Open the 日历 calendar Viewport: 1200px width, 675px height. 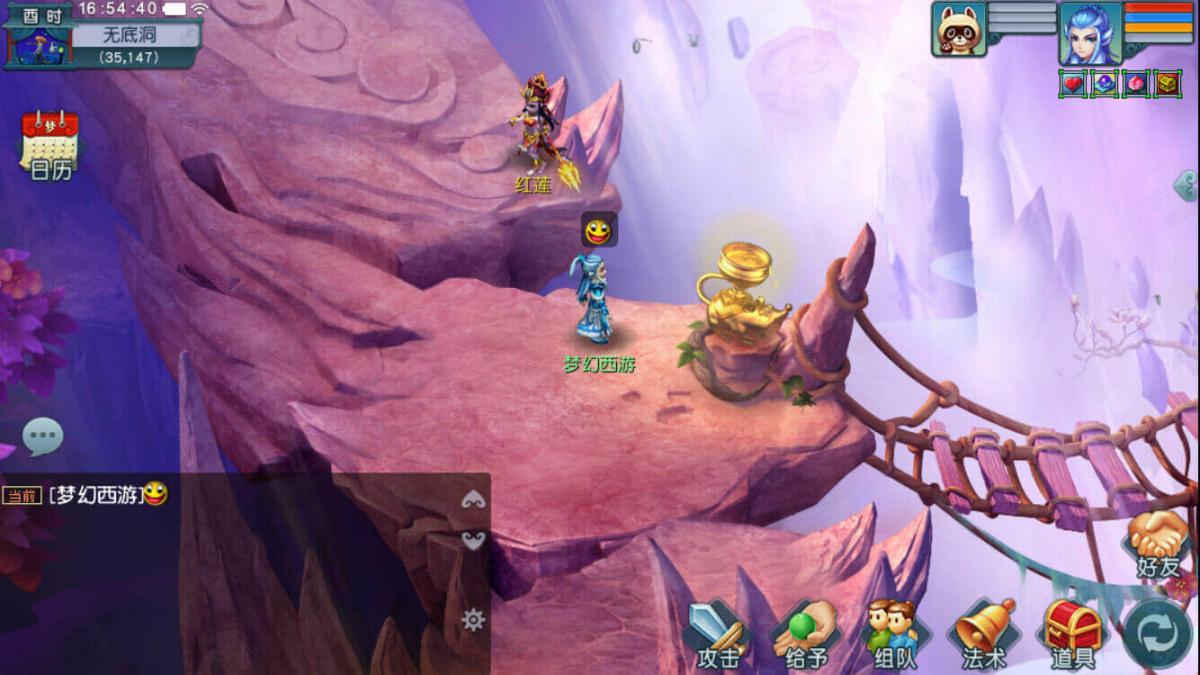pyautogui.click(x=50, y=143)
